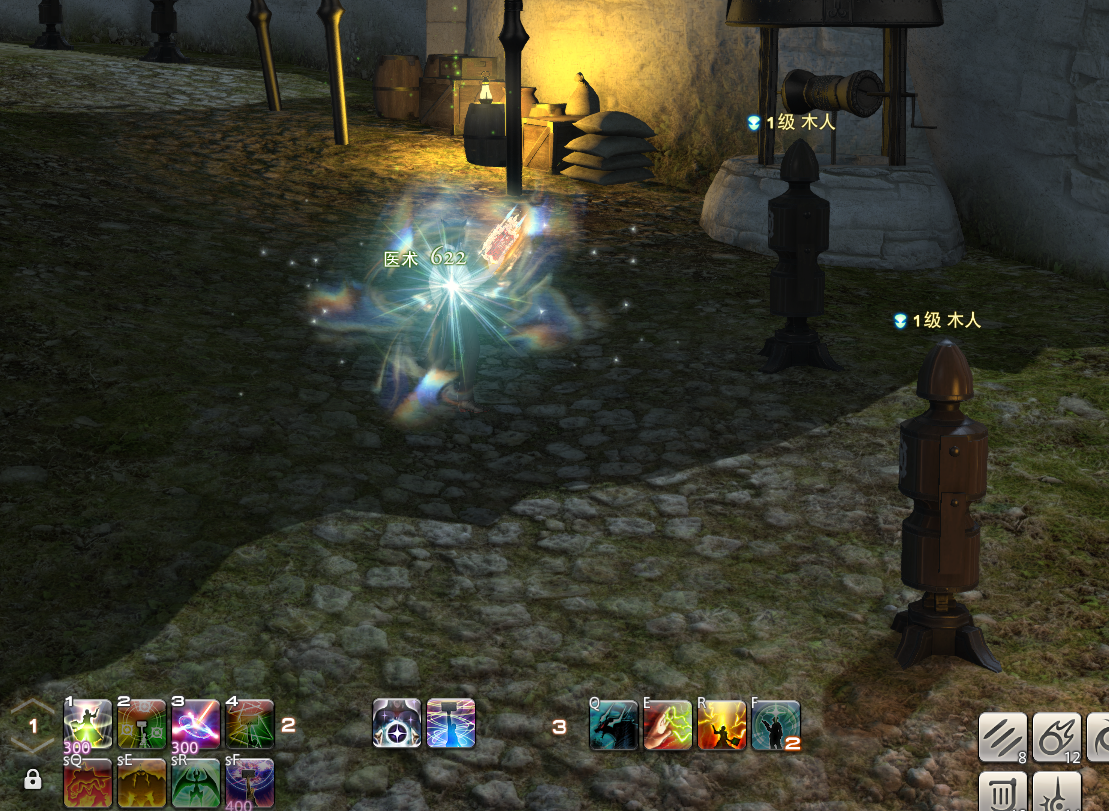The height and width of the screenshot is (811, 1109).
Task: Use the golden caster ability on R
Action: coord(721,725)
